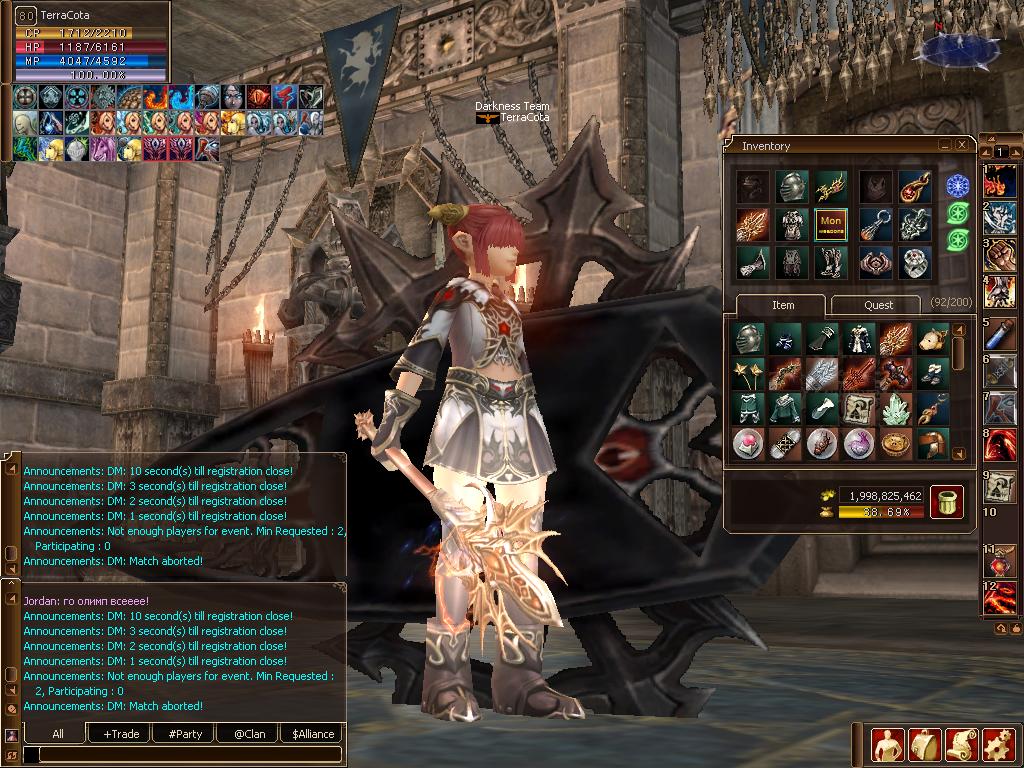Switch chat to the #Party tab
1024x768 pixels.
point(185,734)
